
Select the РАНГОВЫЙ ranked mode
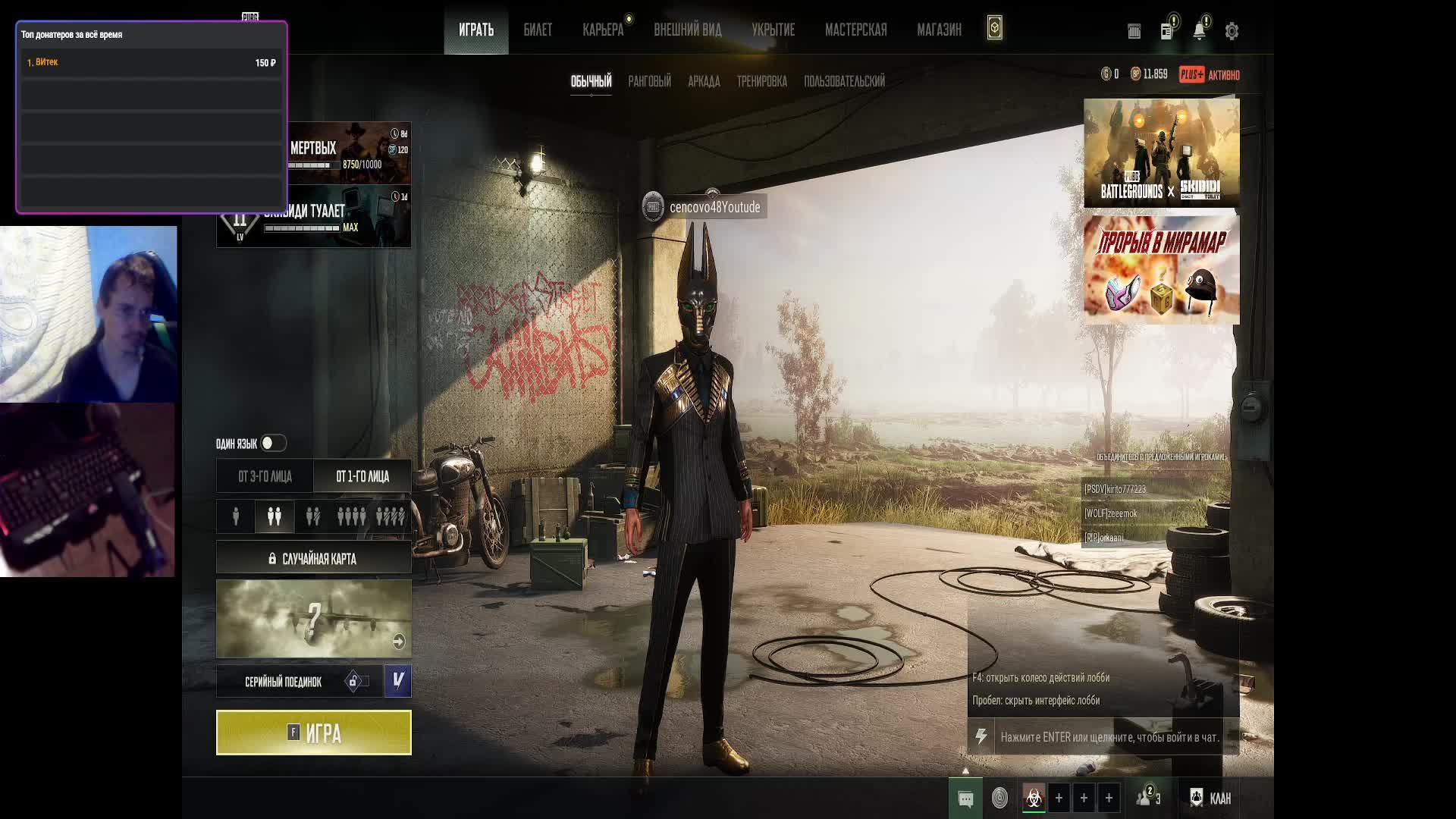pyautogui.click(x=649, y=81)
